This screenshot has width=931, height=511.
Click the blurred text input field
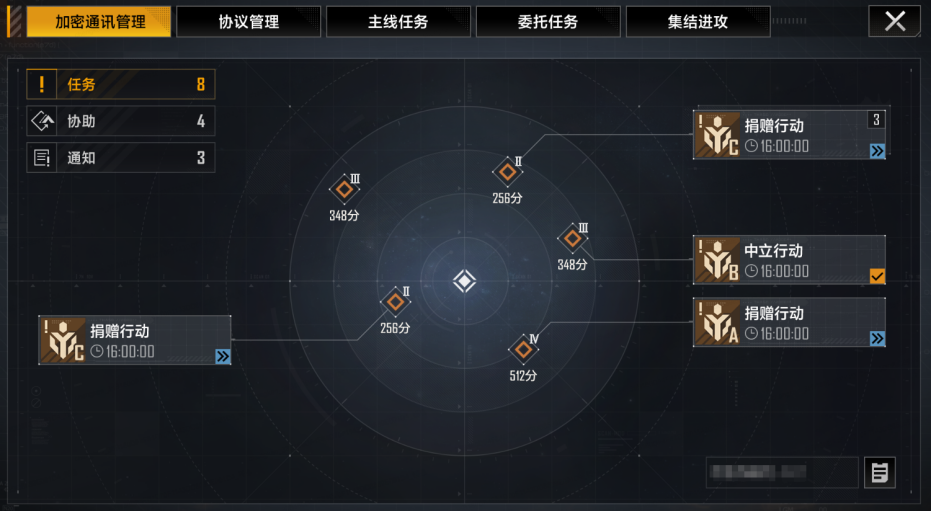point(781,472)
